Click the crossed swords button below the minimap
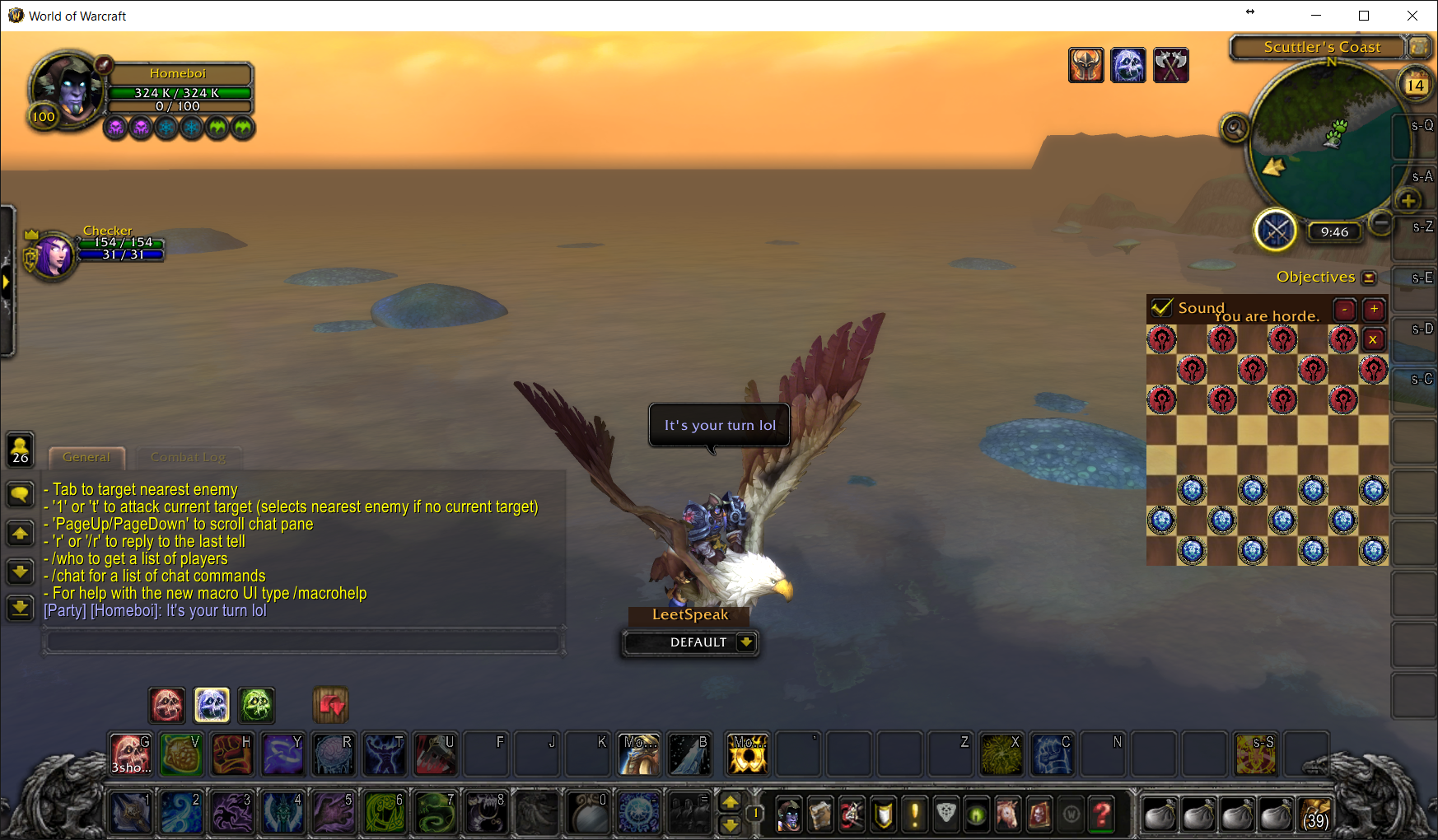The image size is (1438, 840). coord(1275,231)
